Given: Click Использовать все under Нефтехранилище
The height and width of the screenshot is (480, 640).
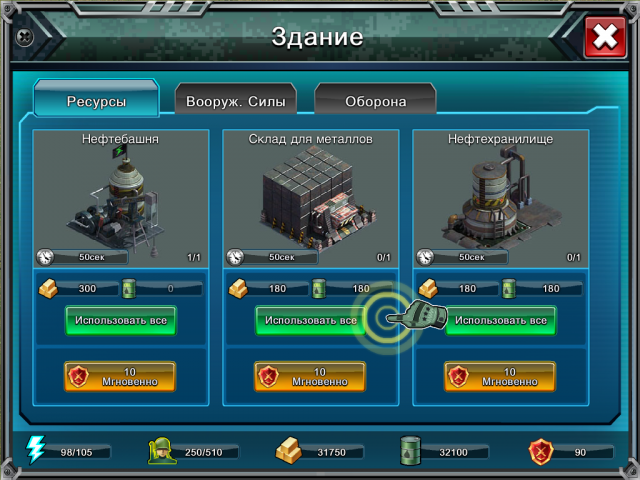Looking at the screenshot, I should [x=501, y=321].
